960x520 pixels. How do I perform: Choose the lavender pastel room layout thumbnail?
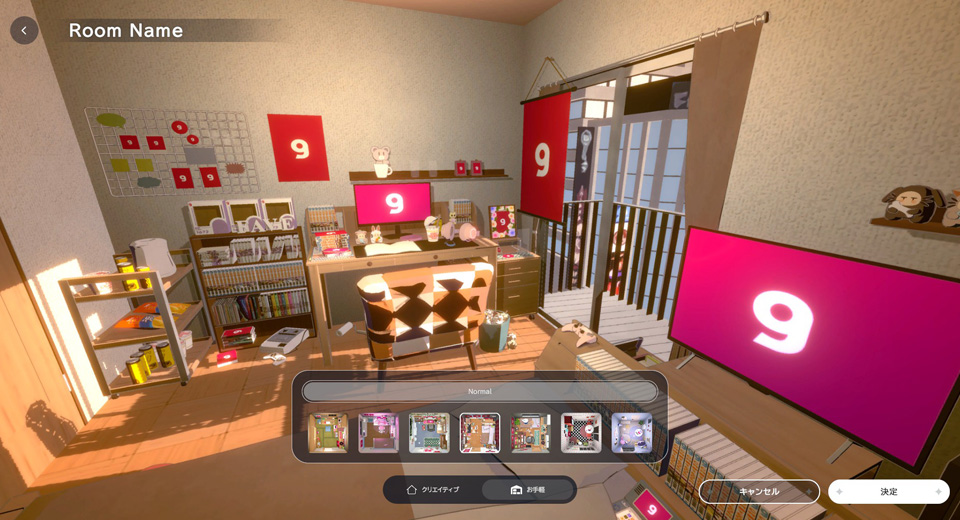tap(632, 433)
